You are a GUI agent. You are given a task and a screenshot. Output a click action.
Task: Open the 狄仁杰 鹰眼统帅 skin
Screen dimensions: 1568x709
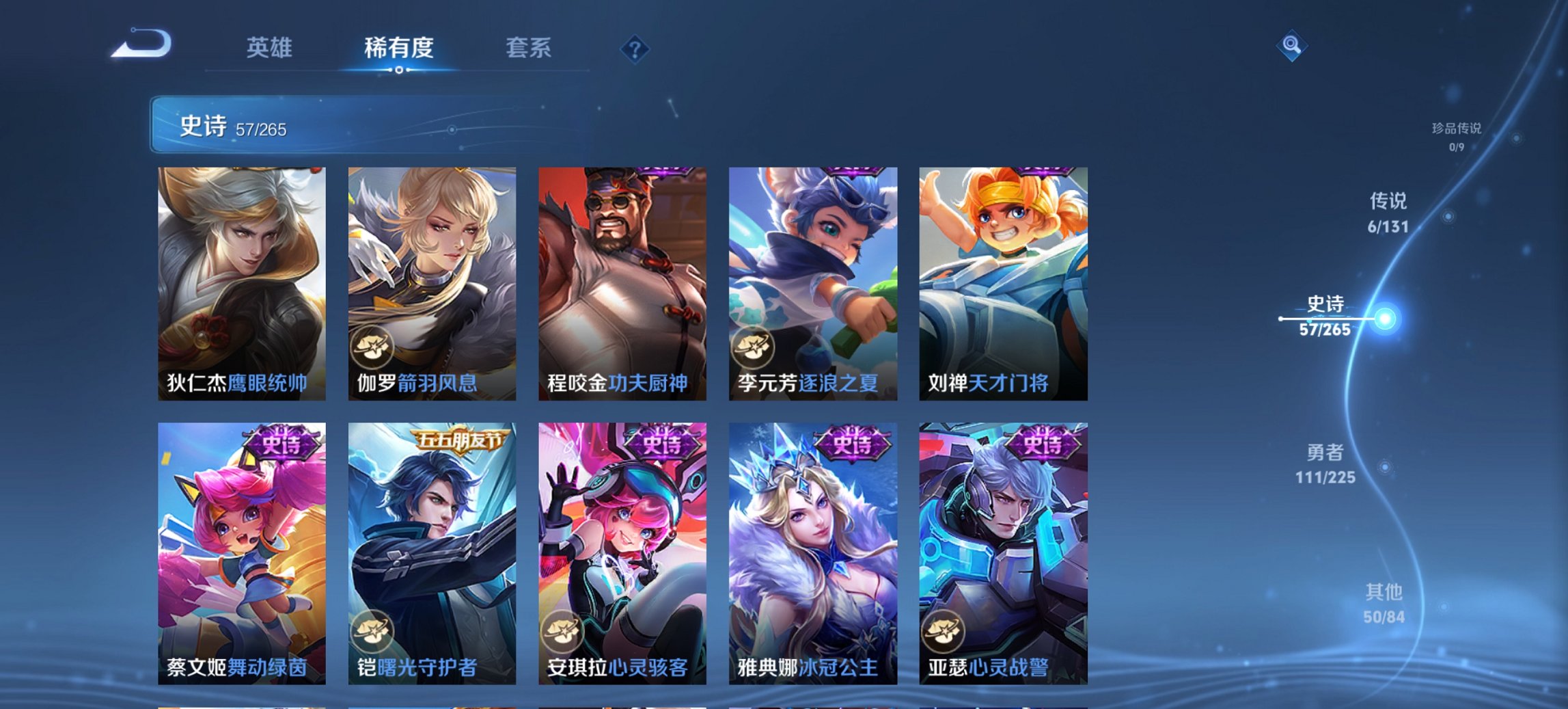(240, 280)
